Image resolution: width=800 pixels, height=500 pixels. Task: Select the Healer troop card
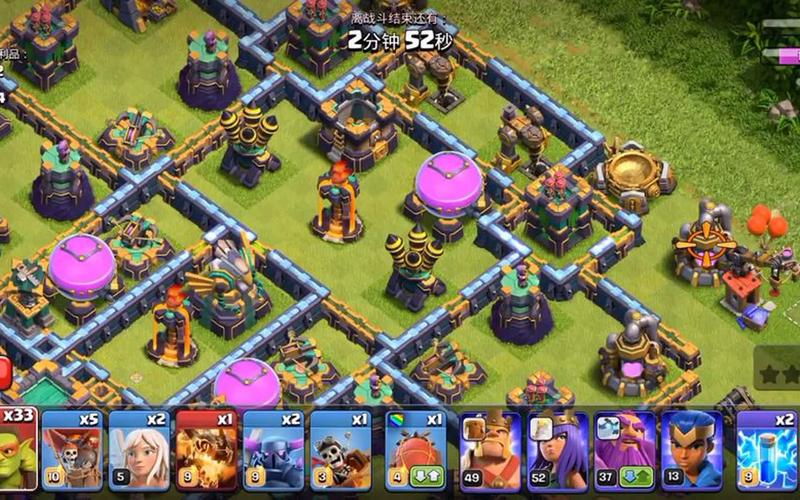click(x=139, y=450)
